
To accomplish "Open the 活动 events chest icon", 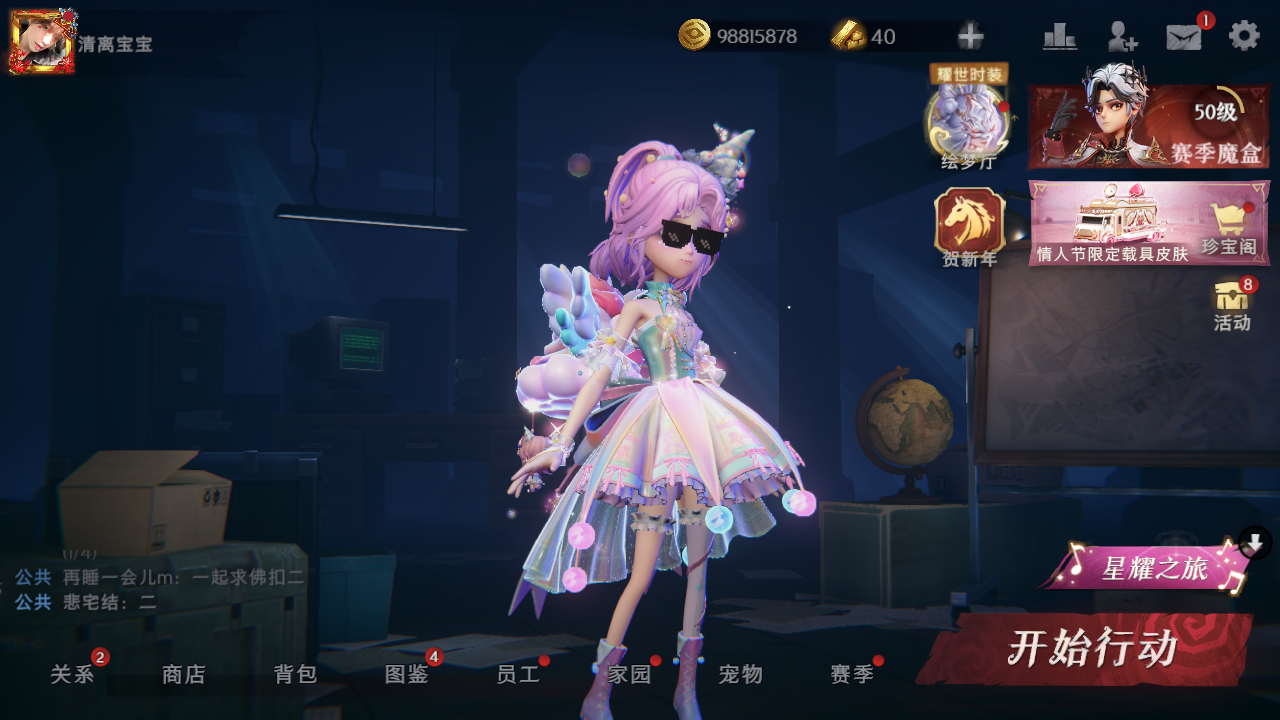I will [1232, 305].
